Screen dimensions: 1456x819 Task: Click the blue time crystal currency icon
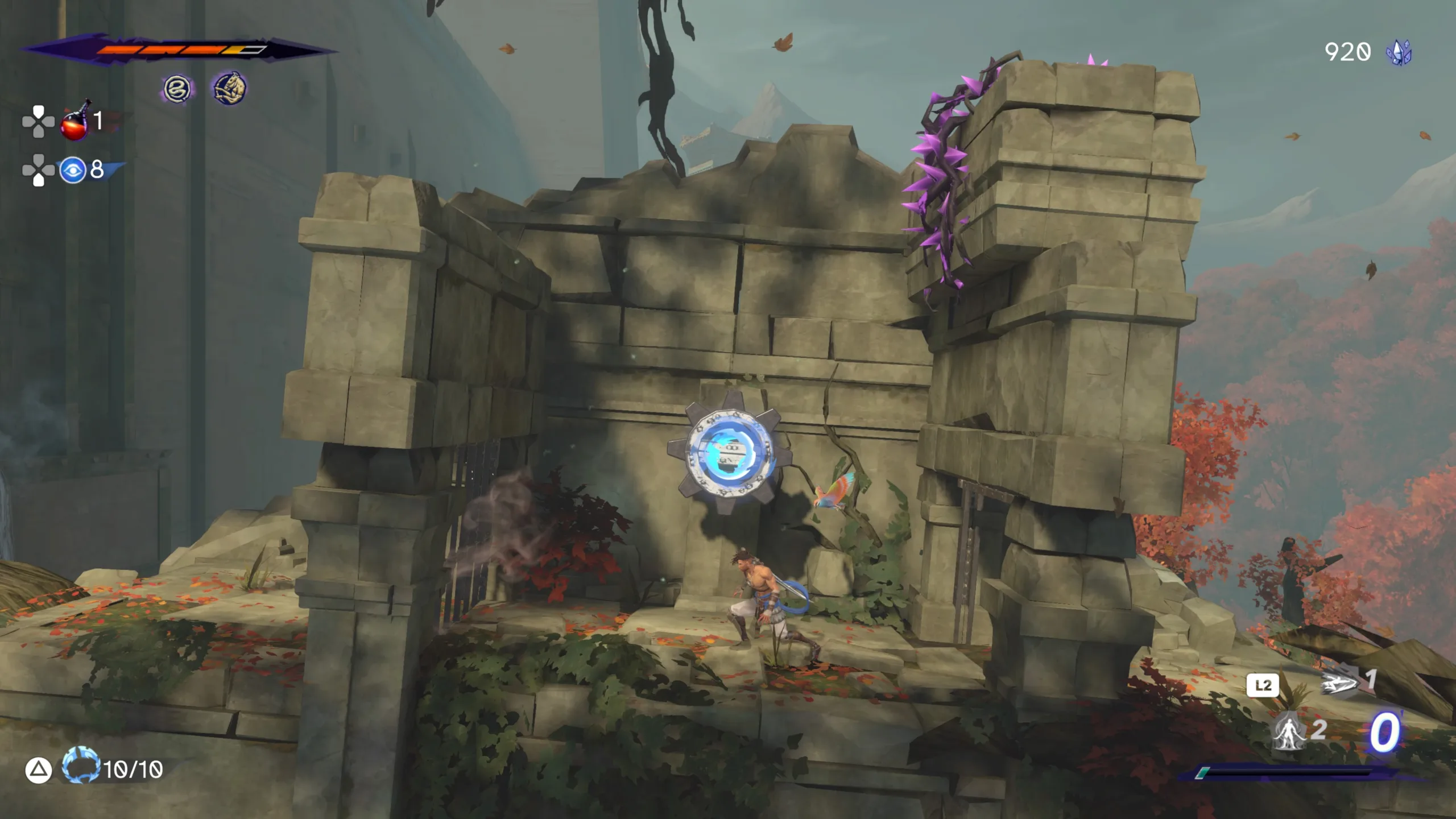pyautogui.click(x=1399, y=53)
